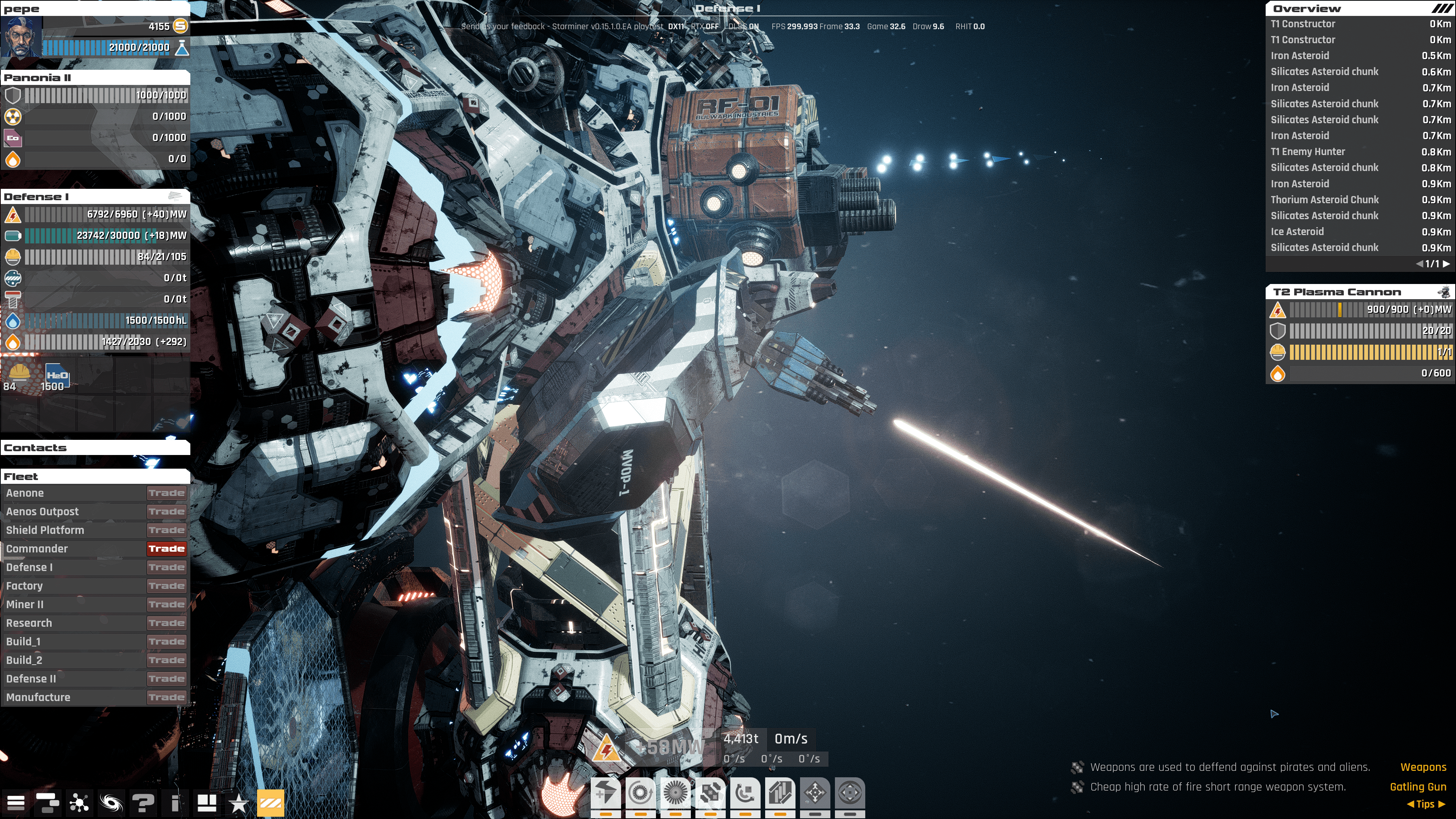Open the question mark help icon

click(x=143, y=803)
